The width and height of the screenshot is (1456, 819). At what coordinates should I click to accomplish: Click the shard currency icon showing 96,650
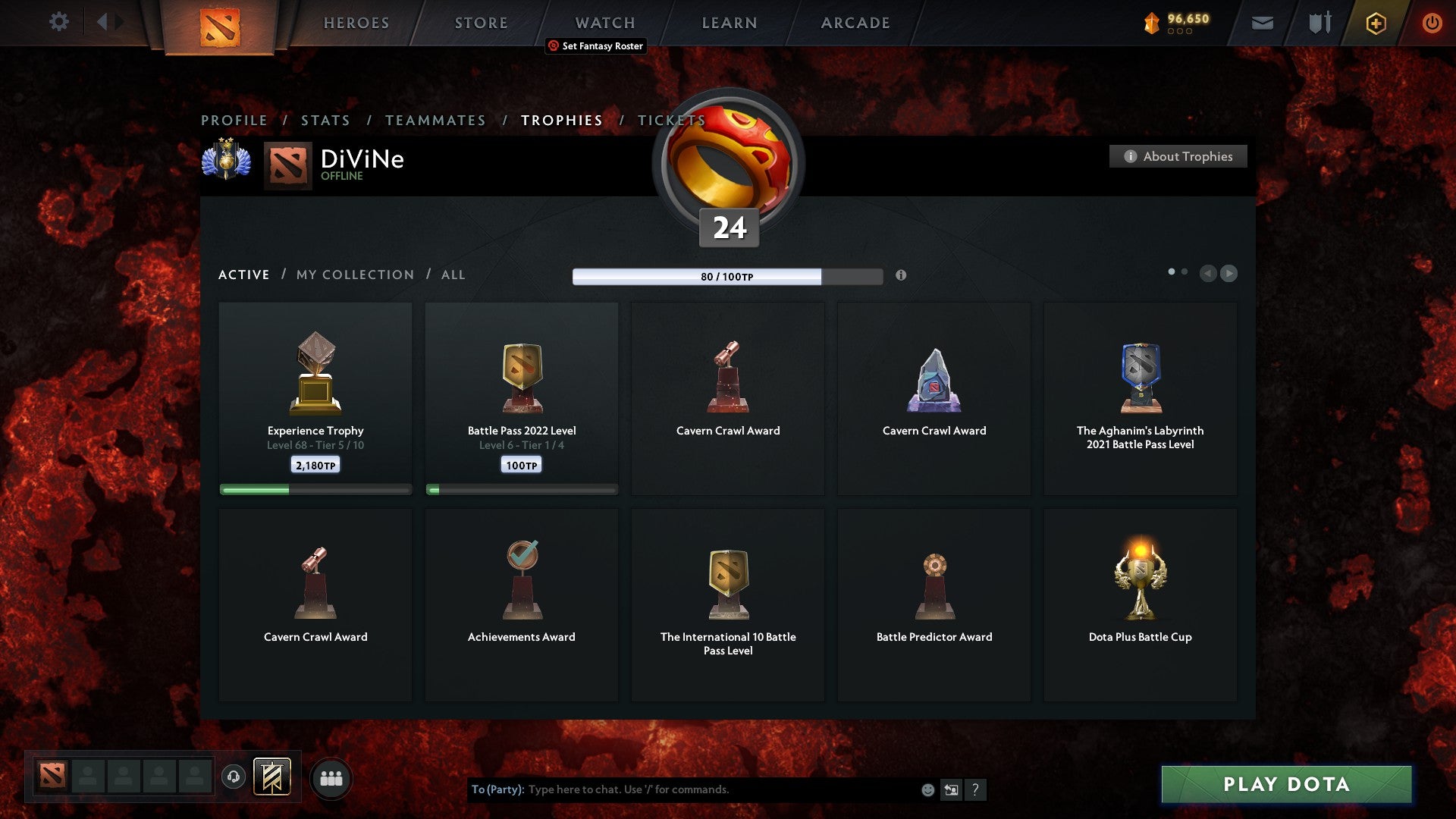click(1151, 23)
